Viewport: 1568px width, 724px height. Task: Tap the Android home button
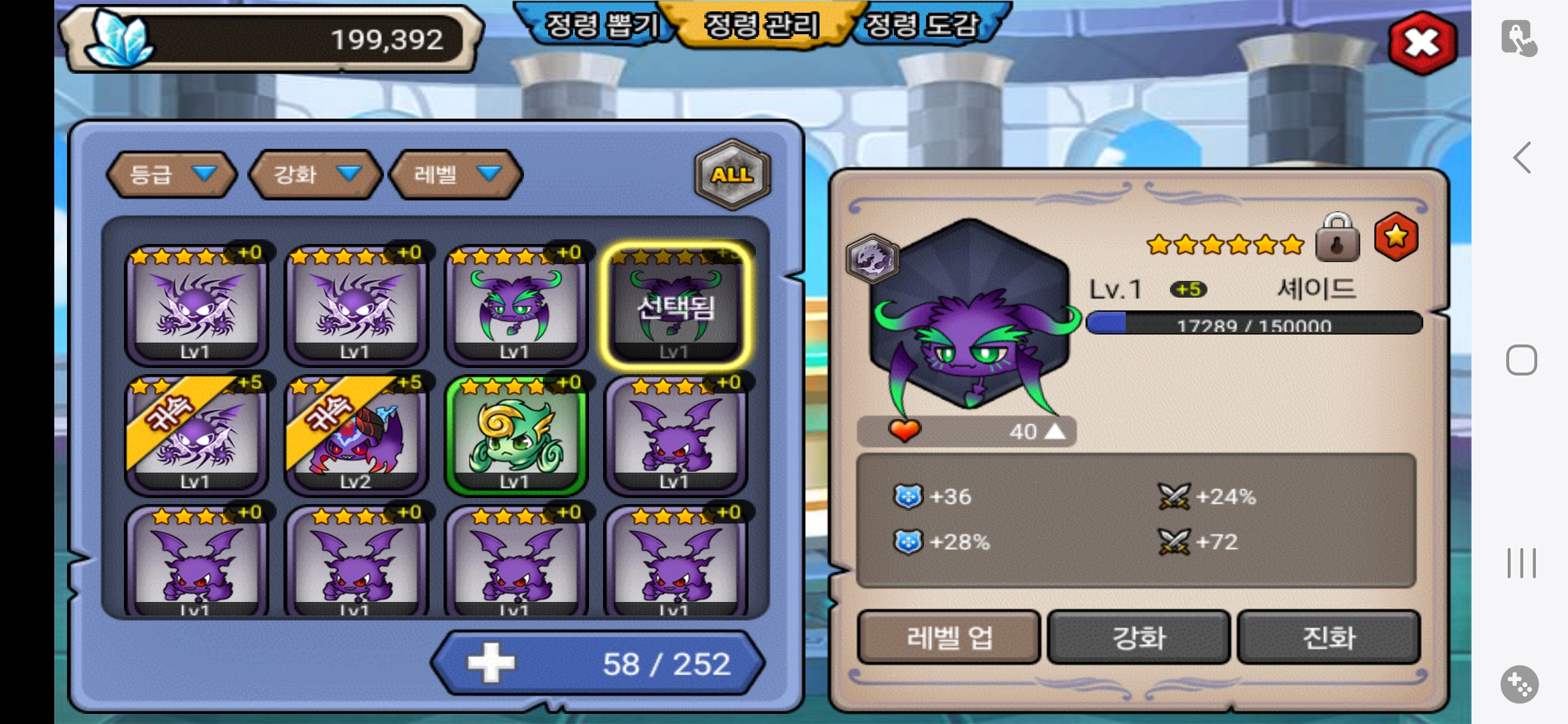pyautogui.click(x=1521, y=360)
